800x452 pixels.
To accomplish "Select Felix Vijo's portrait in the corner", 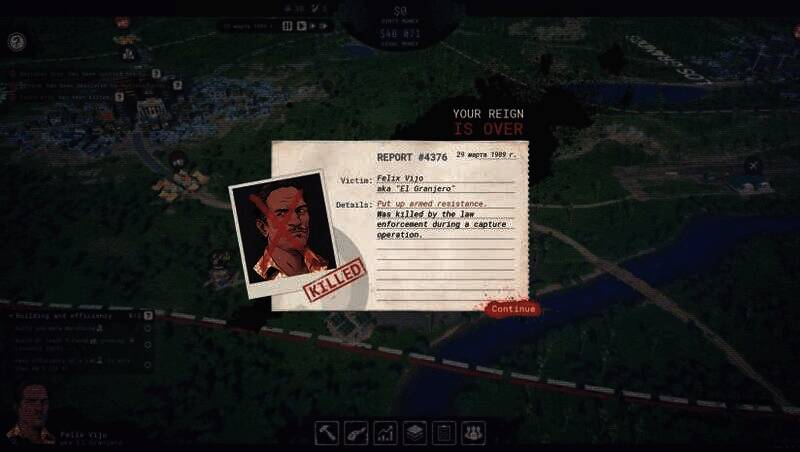I will pyautogui.click(x=30, y=412).
